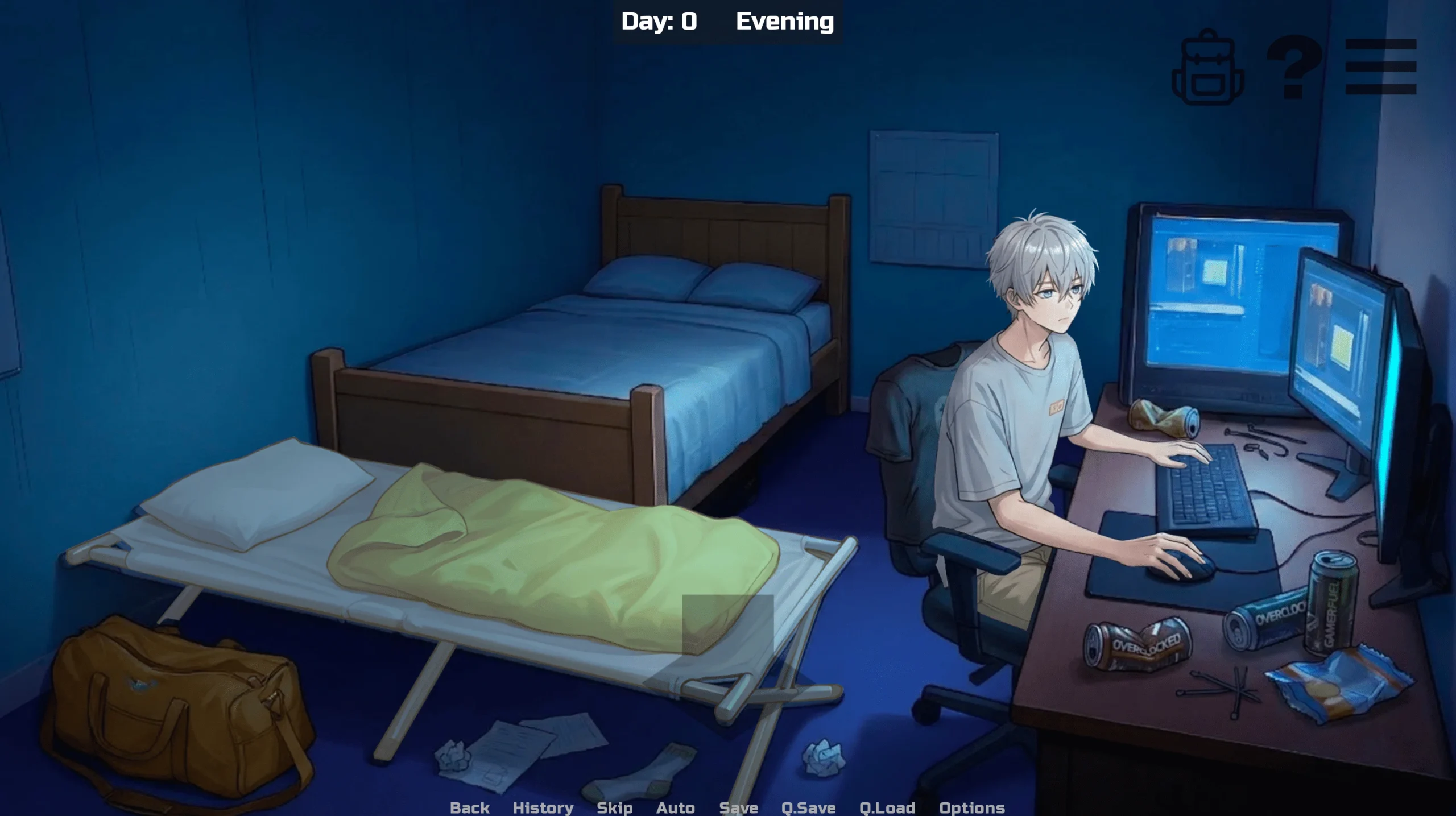Click the question mark help icon
Viewport: 1456px width, 816px height.
tap(1293, 67)
